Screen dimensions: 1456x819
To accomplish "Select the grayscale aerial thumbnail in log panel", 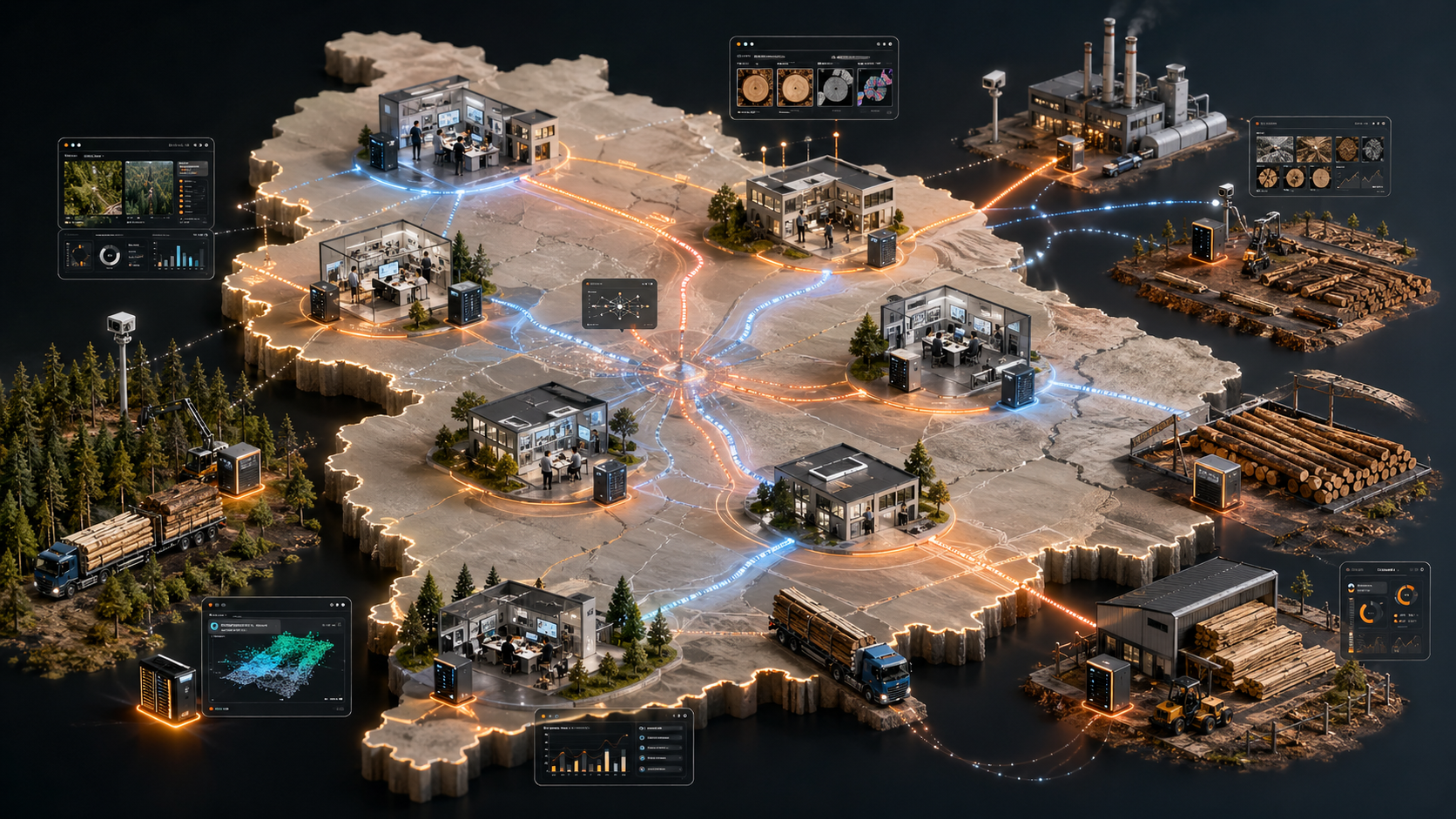I will coord(1276,149).
